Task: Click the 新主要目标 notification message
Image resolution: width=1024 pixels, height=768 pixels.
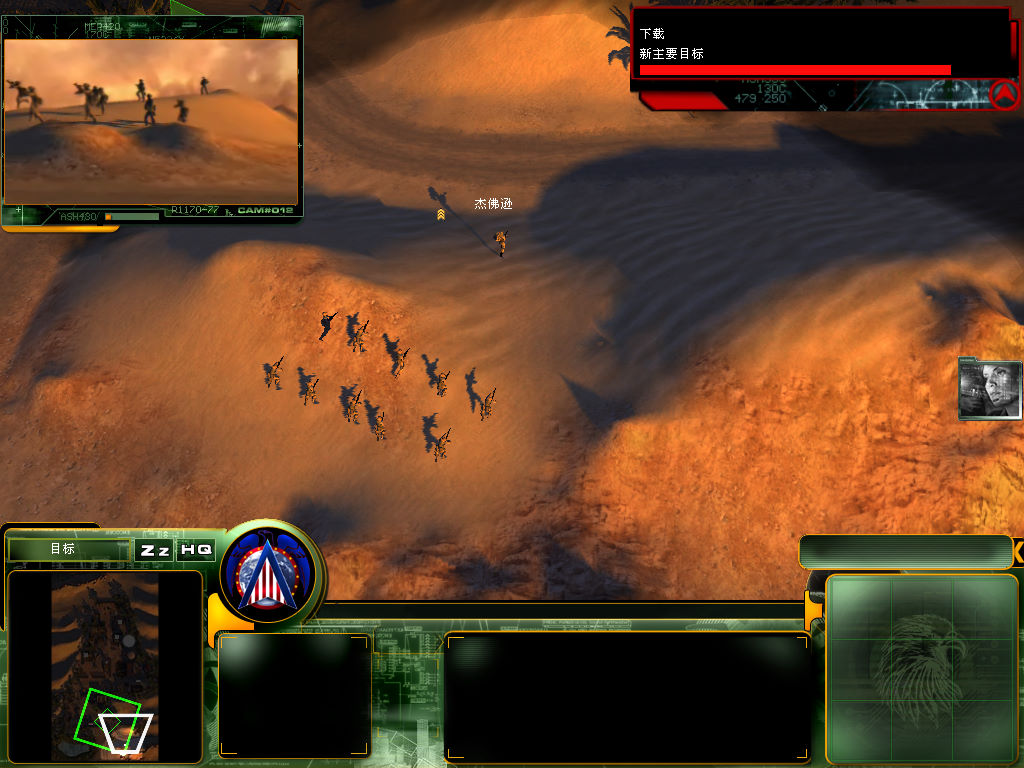Action: 672,54
